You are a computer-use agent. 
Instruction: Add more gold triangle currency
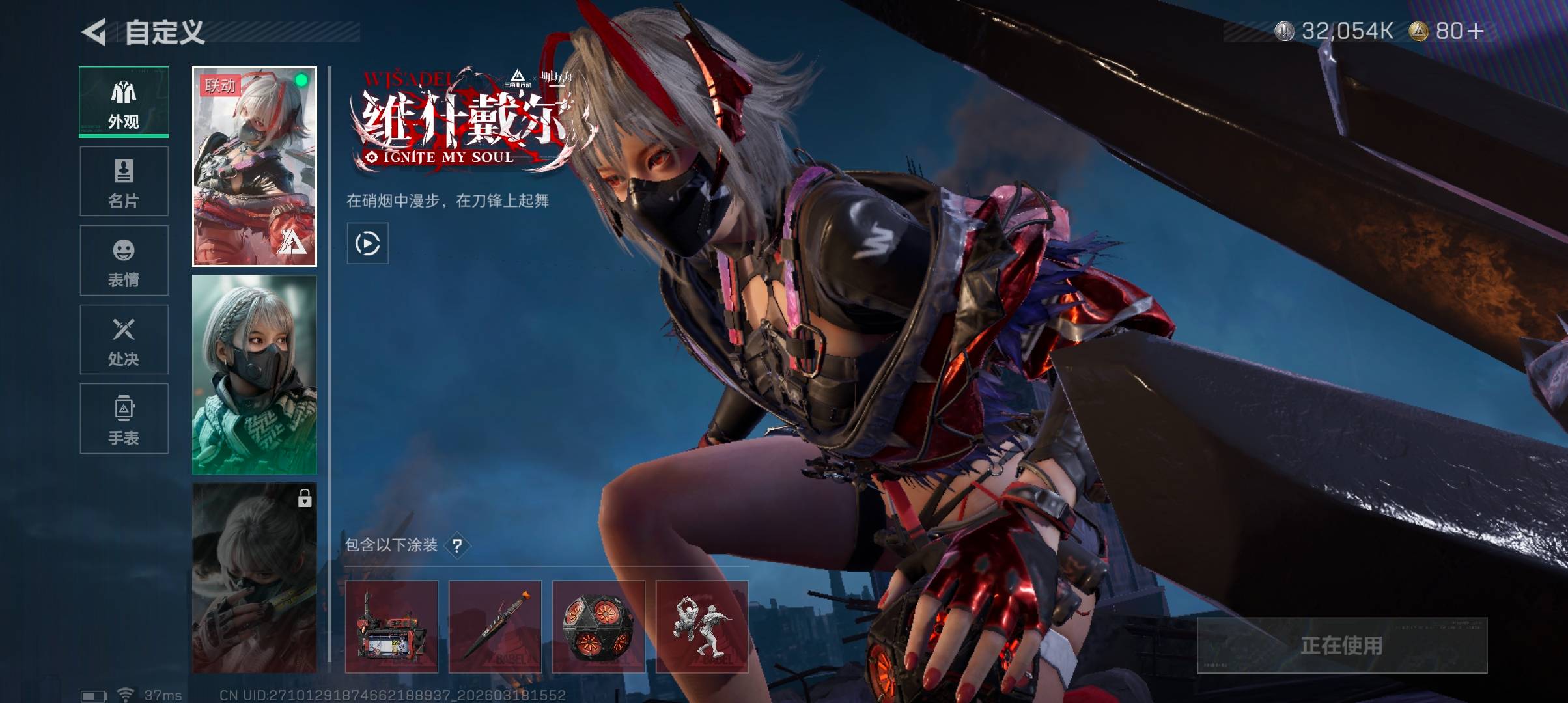click(1475, 31)
